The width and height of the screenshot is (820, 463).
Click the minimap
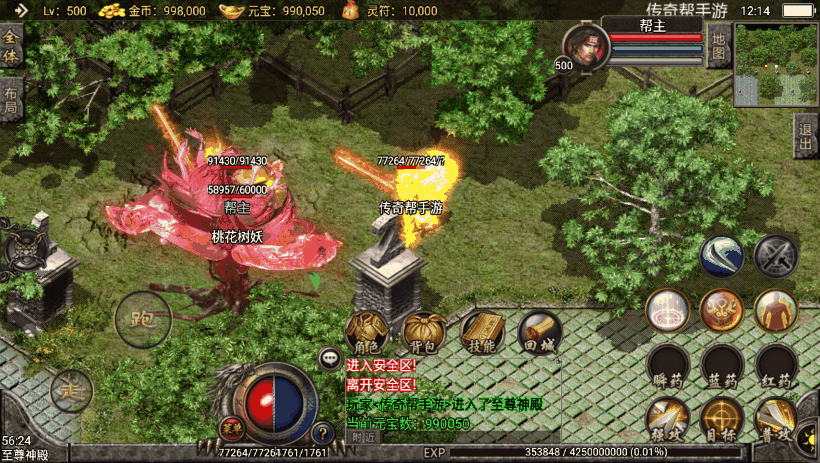(x=777, y=64)
